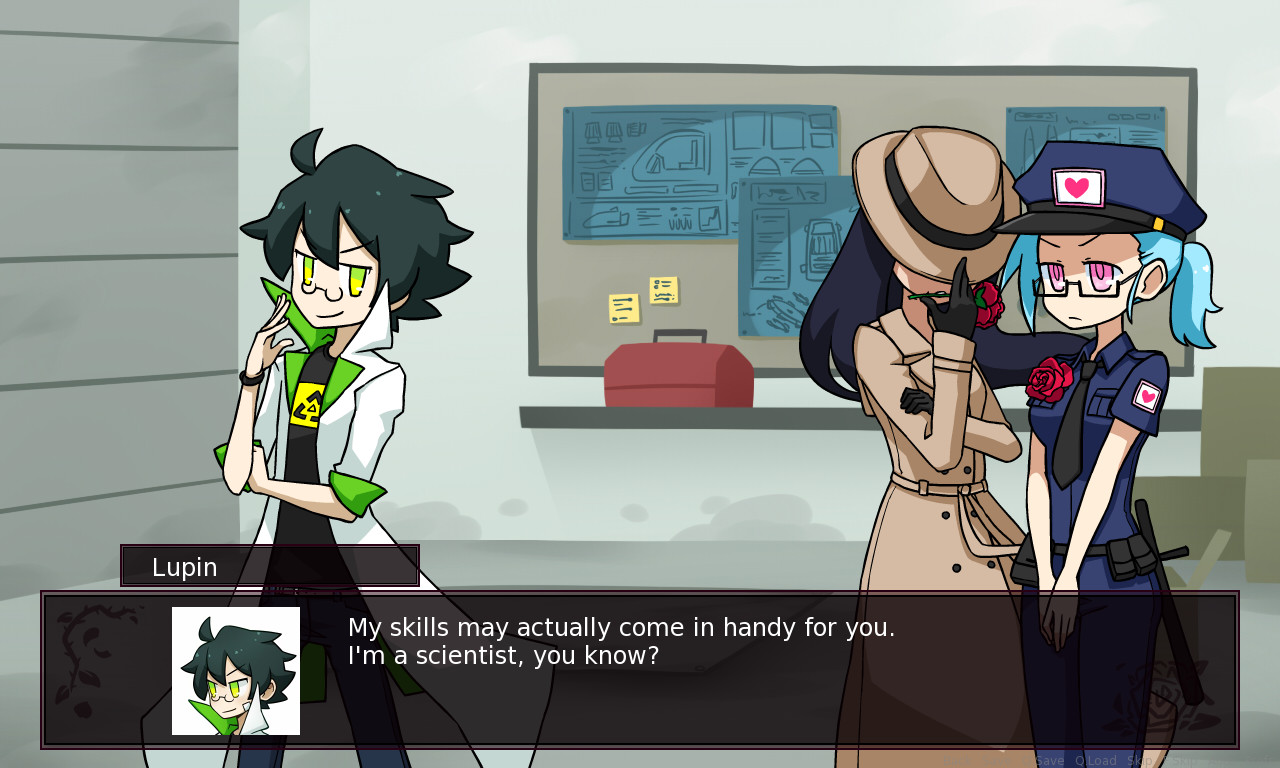Quick-load the game with Q.Load
The width and height of the screenshot is (1280, 768).
click(x=1094, y=760)
